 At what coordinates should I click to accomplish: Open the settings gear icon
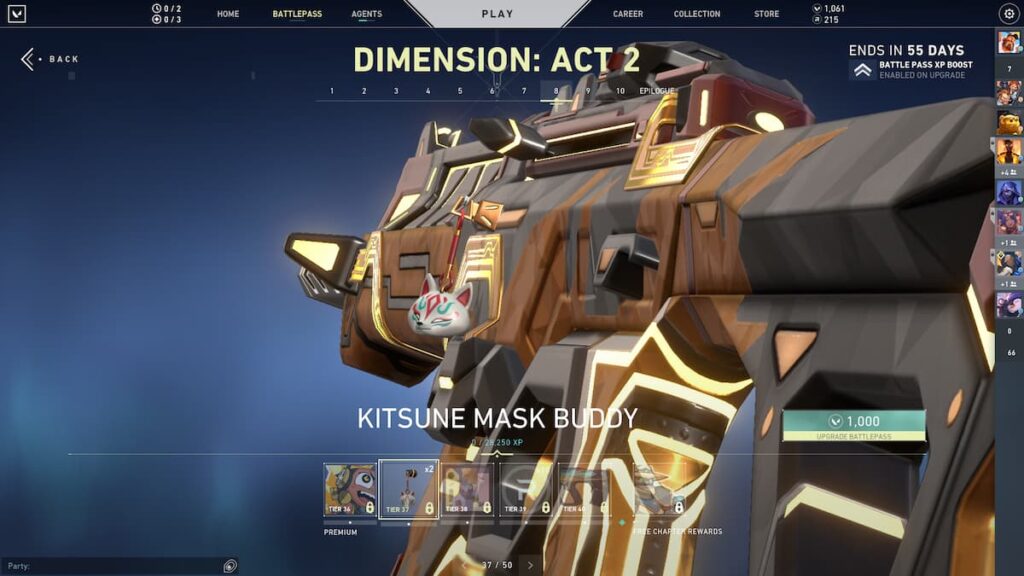(x=1008, y=14)
